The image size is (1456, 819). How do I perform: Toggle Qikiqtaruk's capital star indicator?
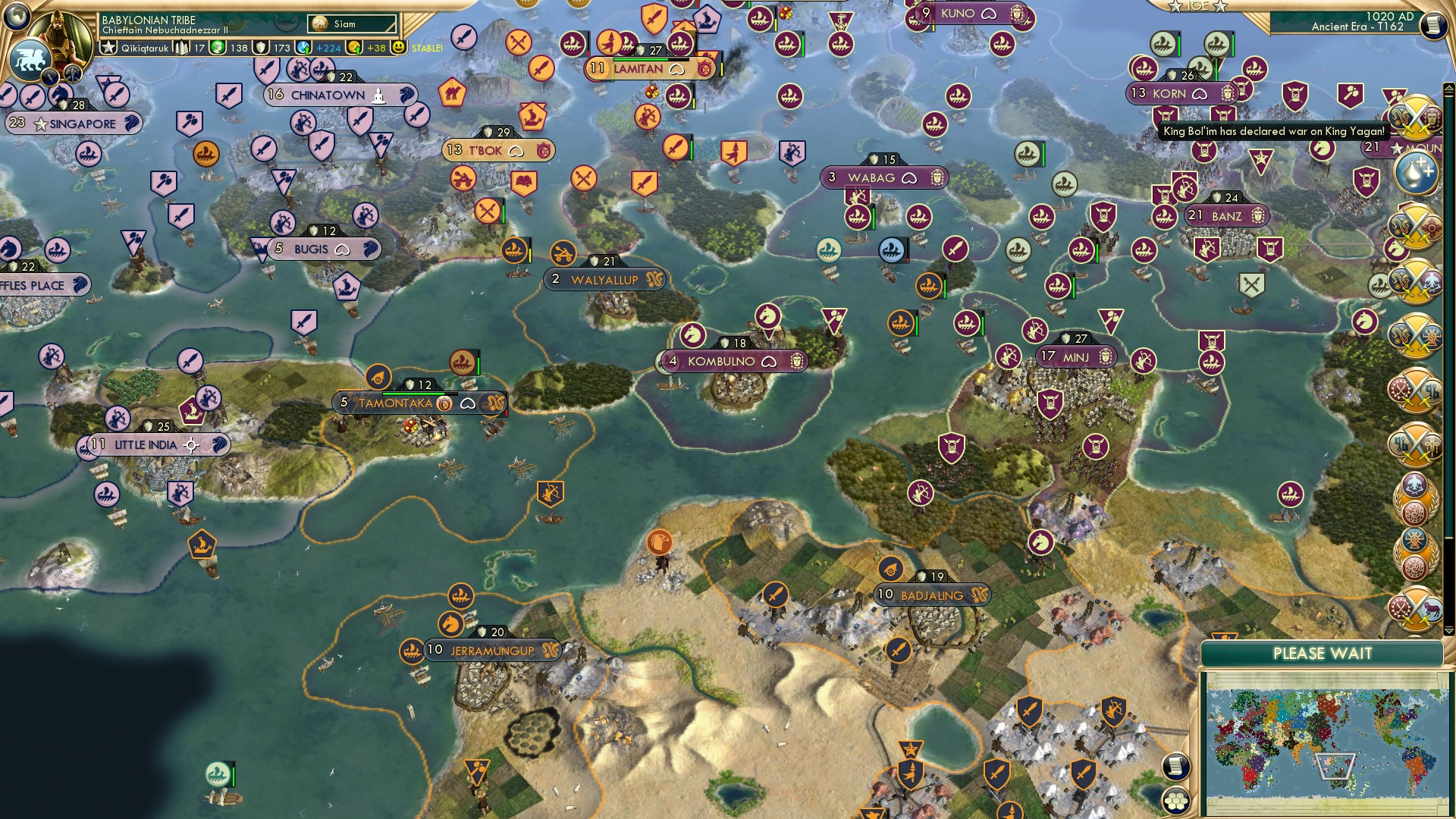coord(108,47)
